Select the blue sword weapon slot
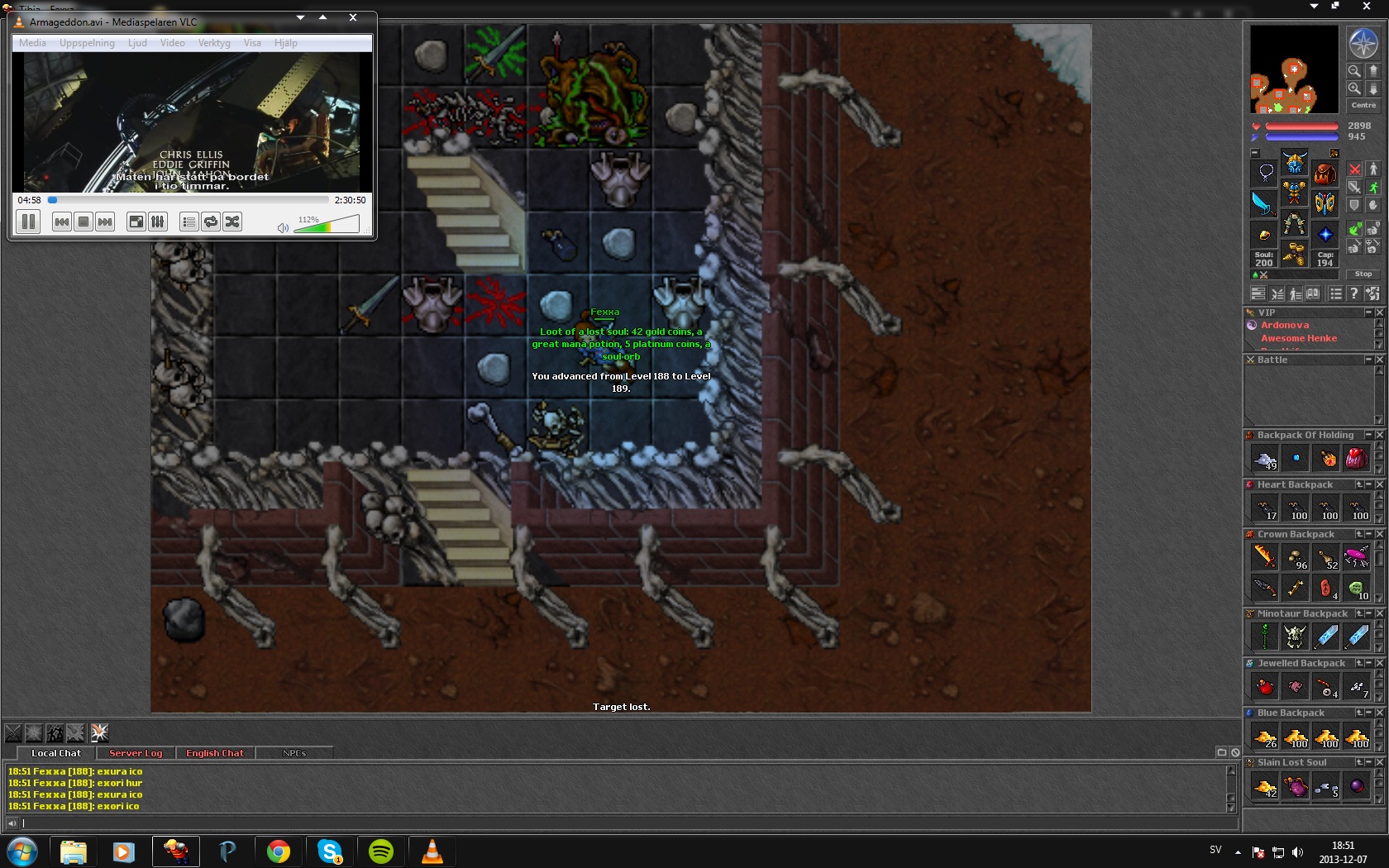 [x=1263, y=203]
